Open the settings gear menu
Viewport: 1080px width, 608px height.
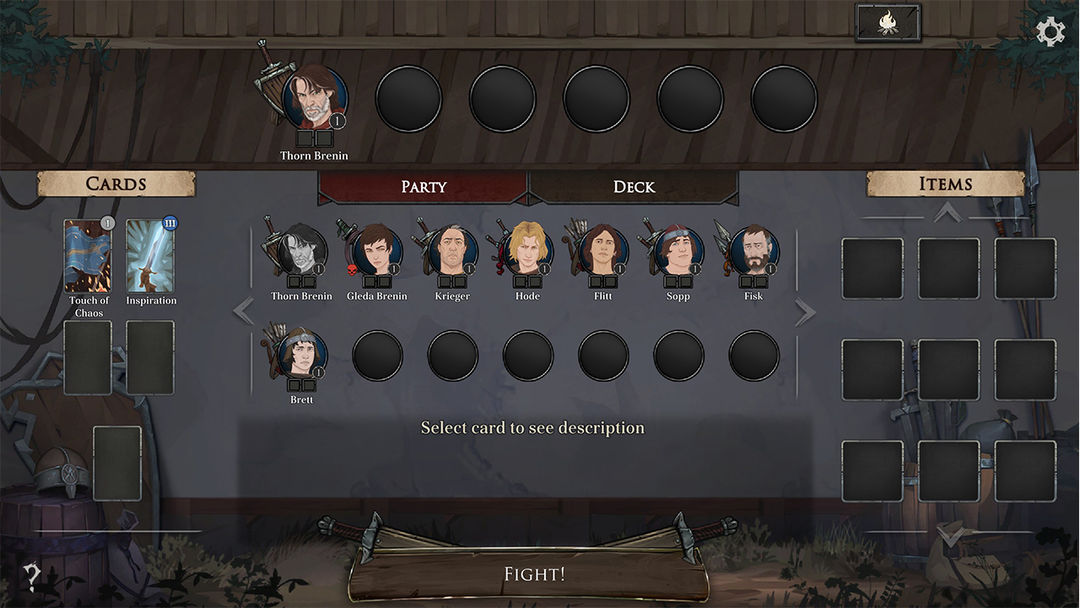tap(1050, 32)
